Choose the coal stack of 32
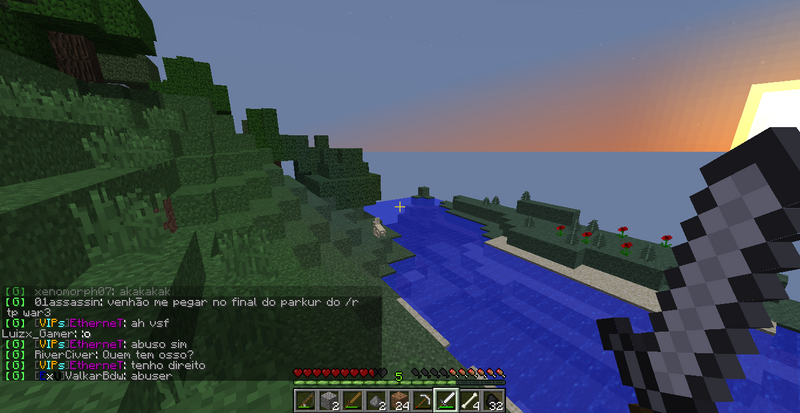This screenshot has width=800, height=413. pos(491,402)
